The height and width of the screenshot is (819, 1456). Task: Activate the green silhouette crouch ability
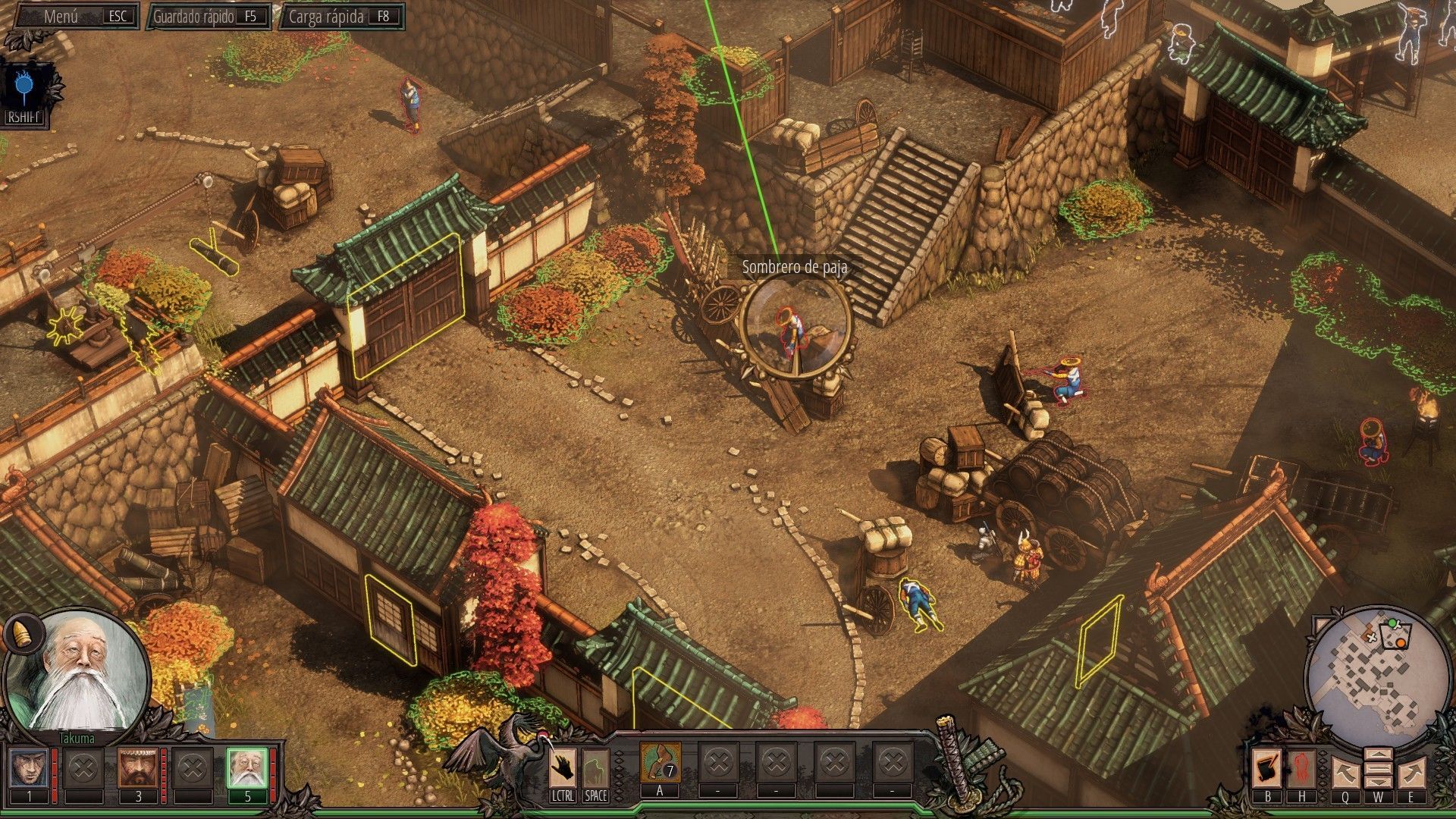[x=595, y=767]
